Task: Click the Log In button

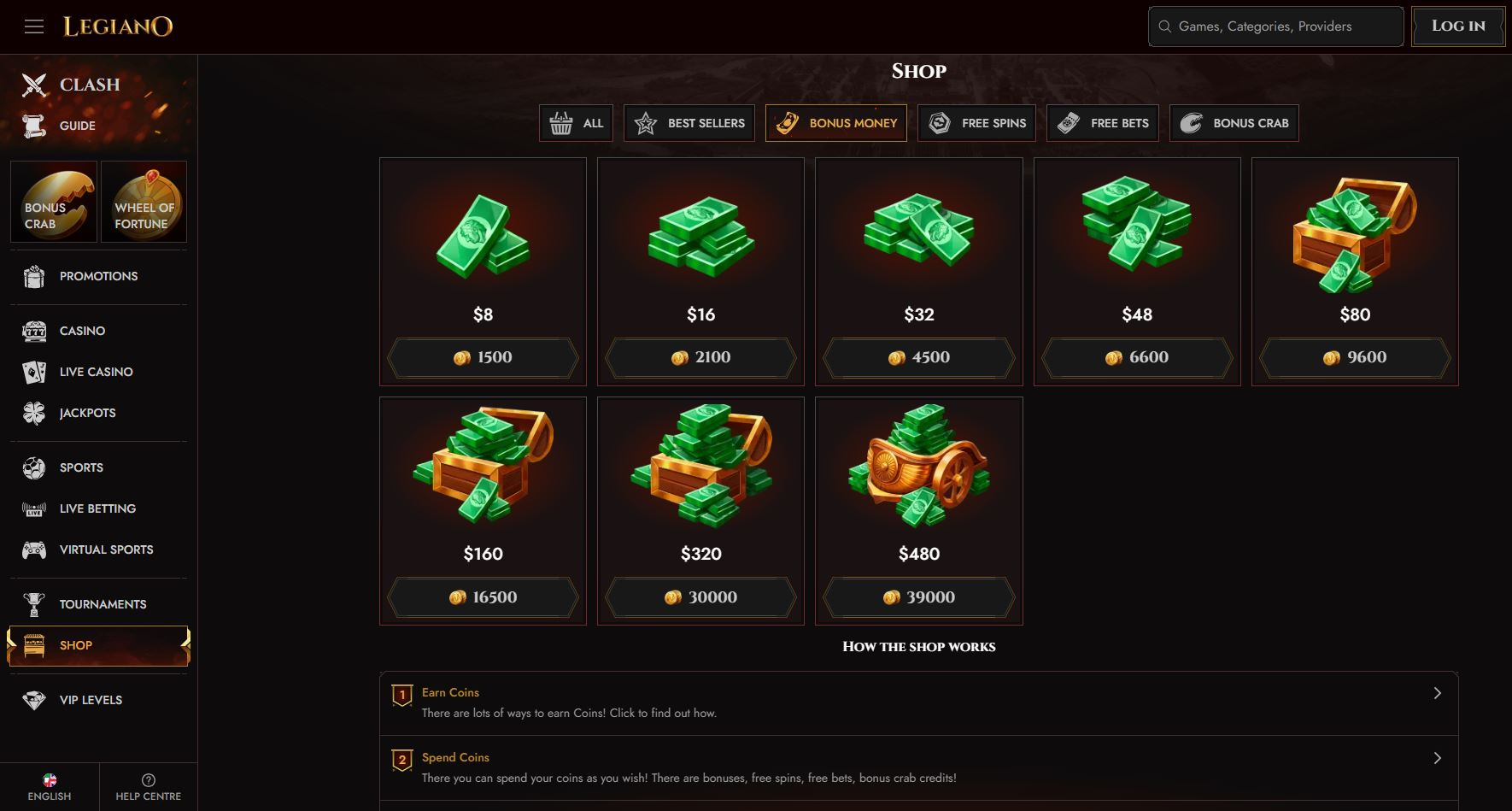Action: [1457, 26]
